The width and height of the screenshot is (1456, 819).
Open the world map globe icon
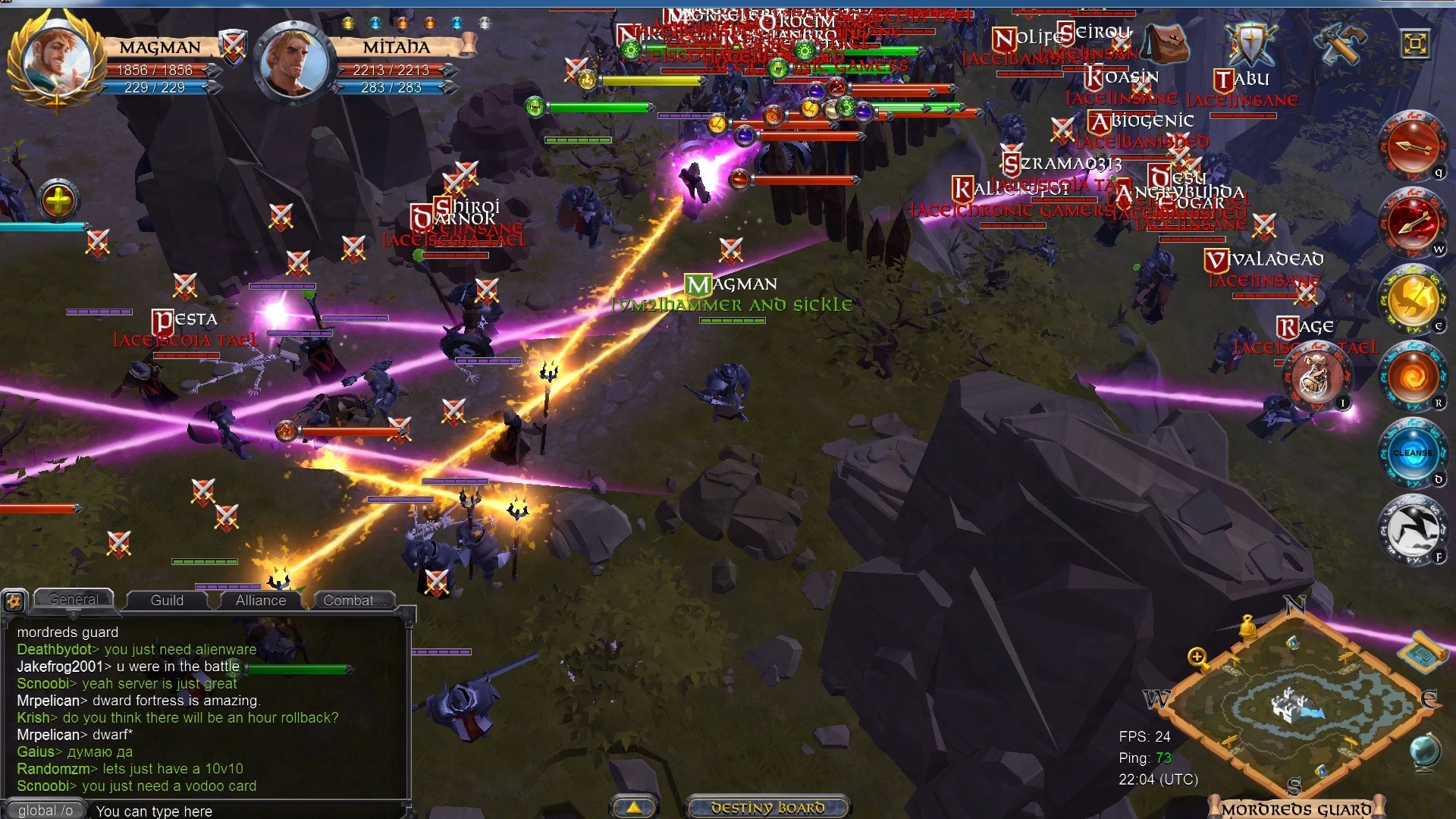coord(1425,750)
